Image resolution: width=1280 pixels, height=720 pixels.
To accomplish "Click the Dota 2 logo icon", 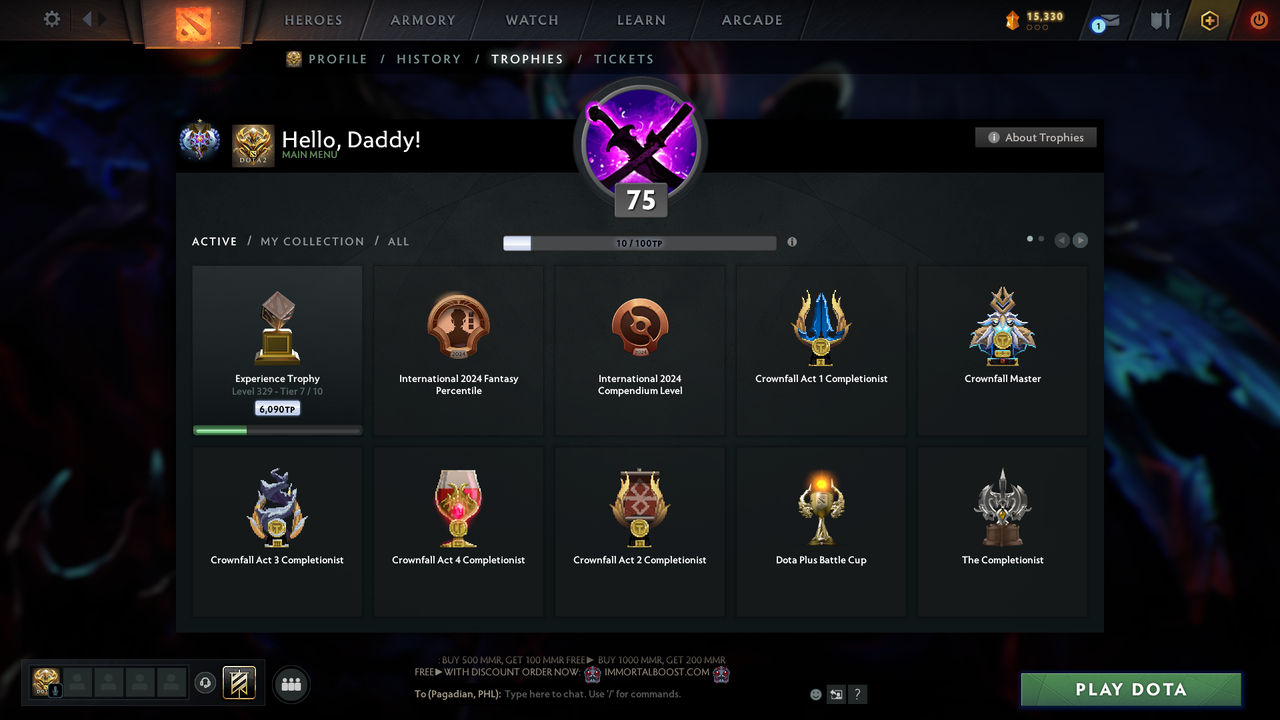I will [193, 22].
